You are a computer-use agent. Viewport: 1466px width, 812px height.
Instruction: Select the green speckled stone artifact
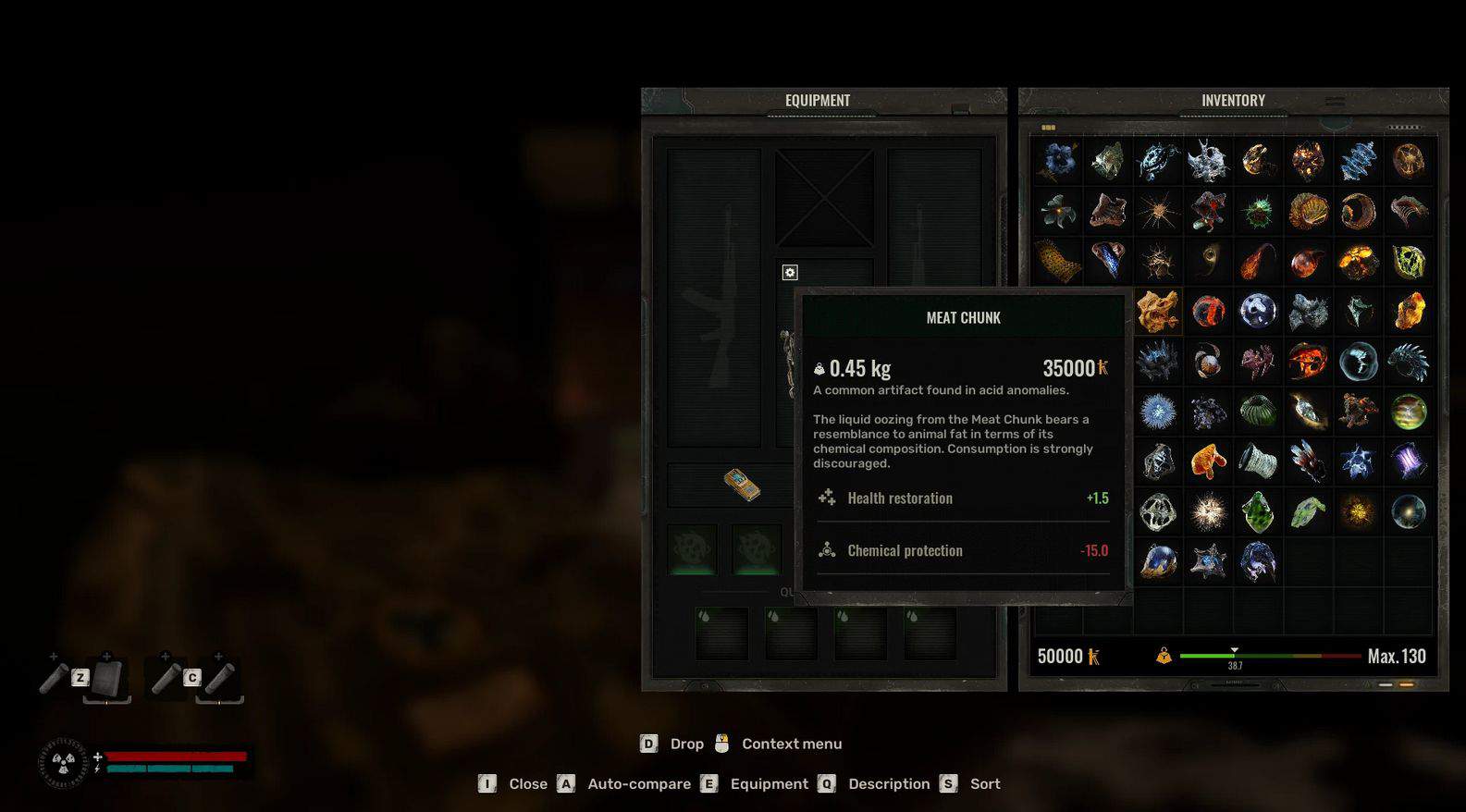1257,511
